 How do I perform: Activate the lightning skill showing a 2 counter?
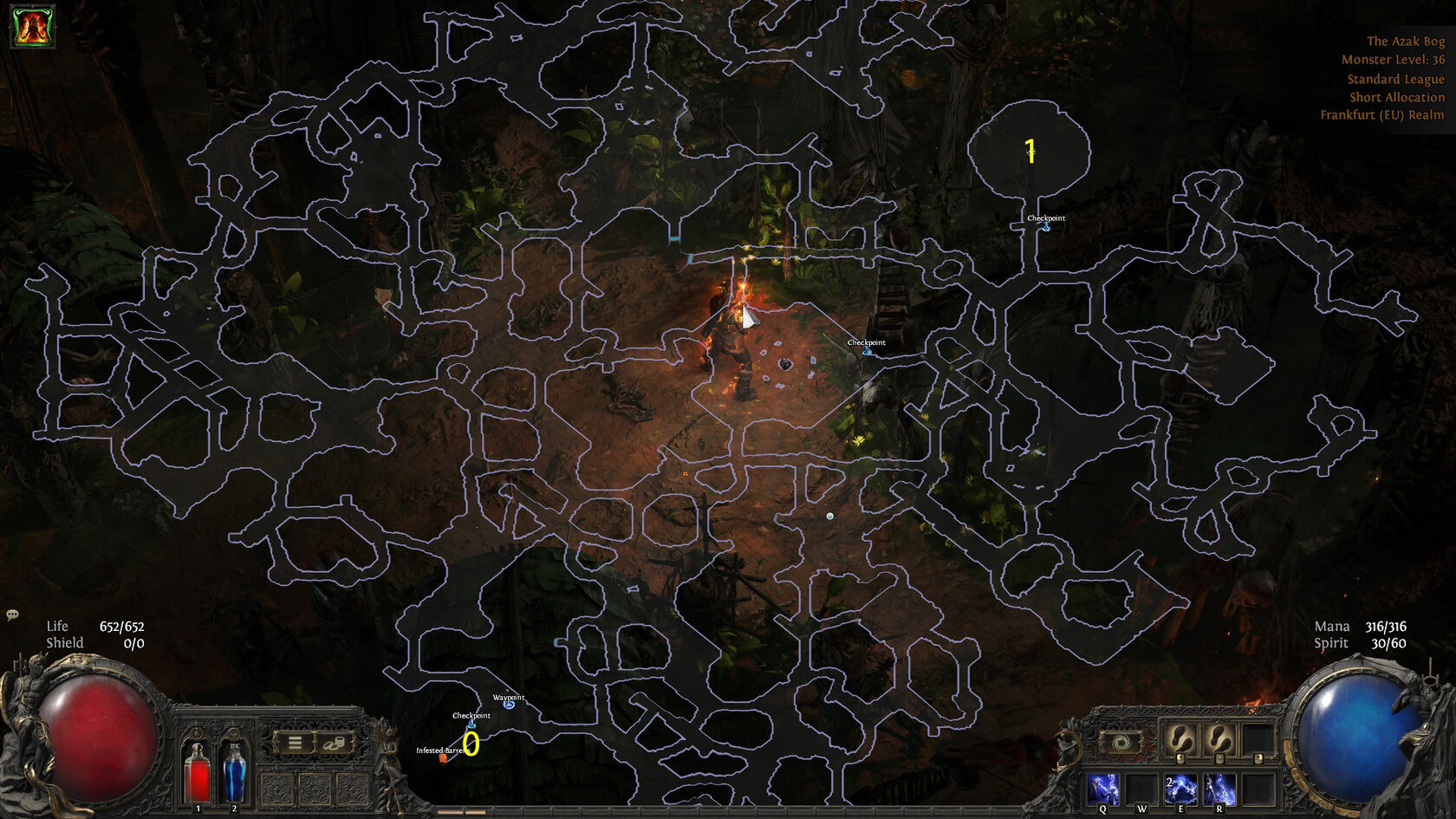click(1180, 790)
